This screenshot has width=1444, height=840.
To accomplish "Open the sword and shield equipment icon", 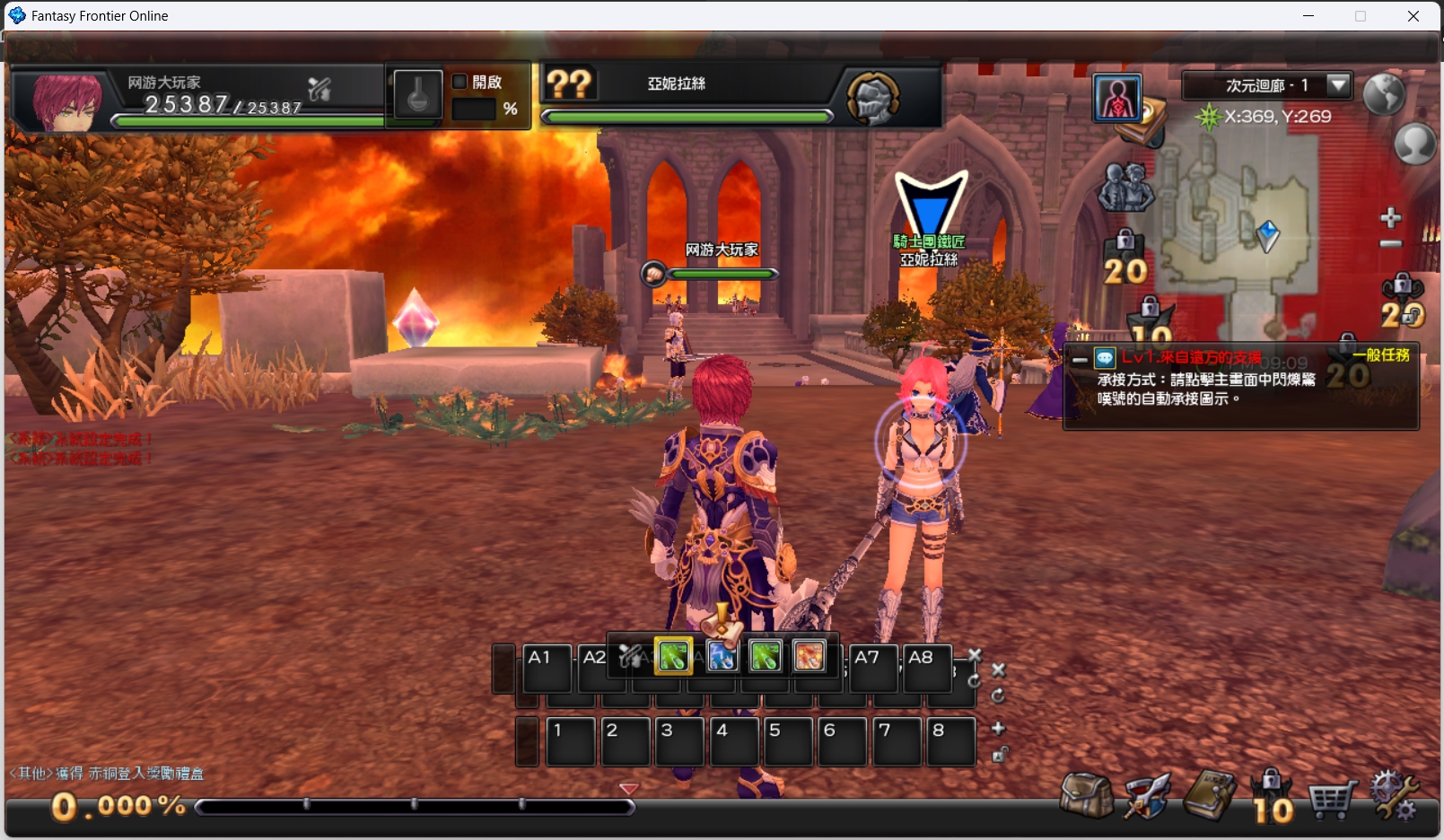I will click(1147, 795).
